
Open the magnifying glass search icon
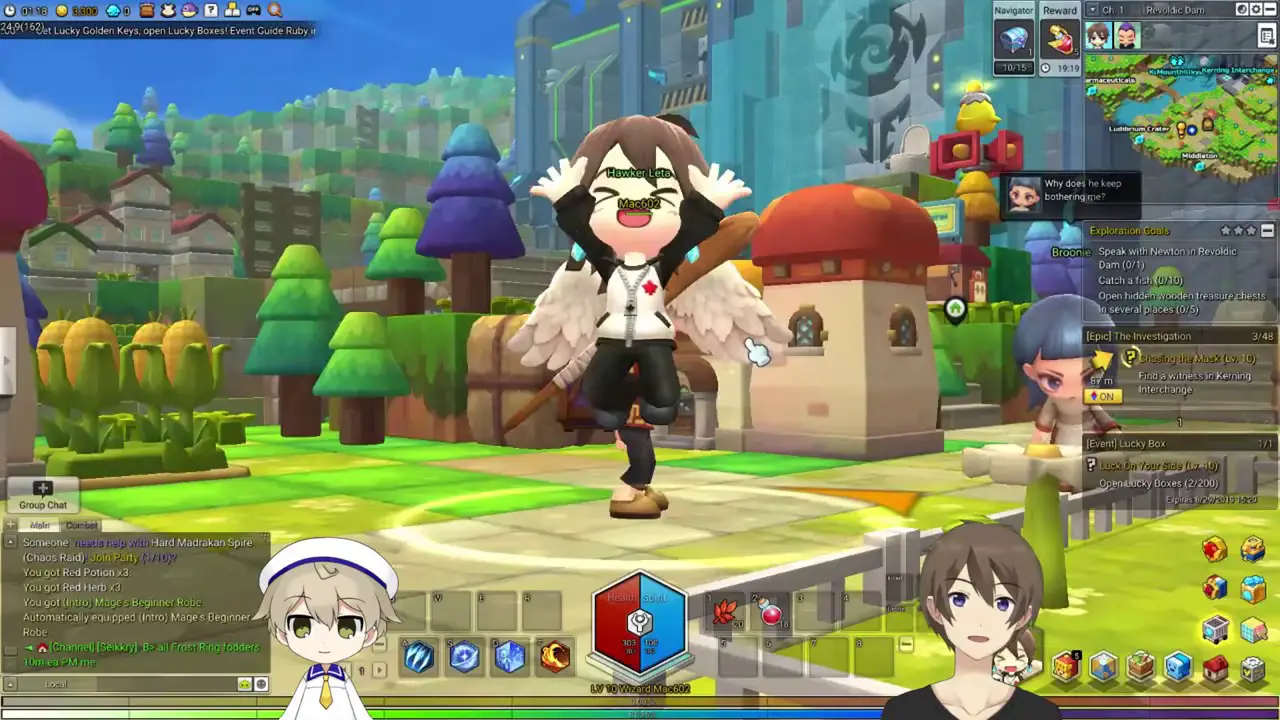pos(274,11)
